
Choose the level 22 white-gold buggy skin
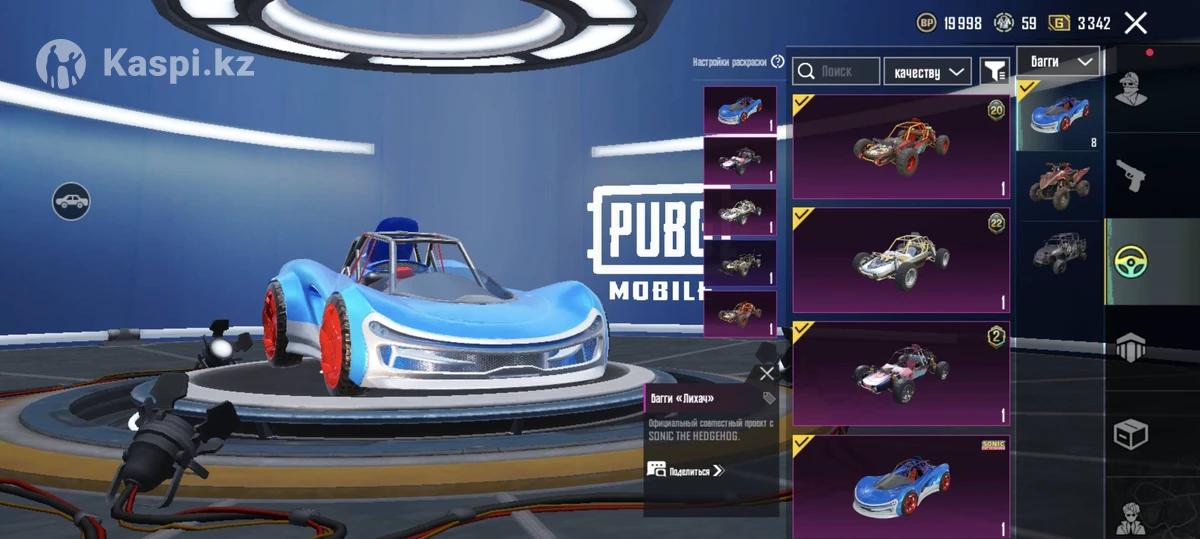tap(900, 260)
